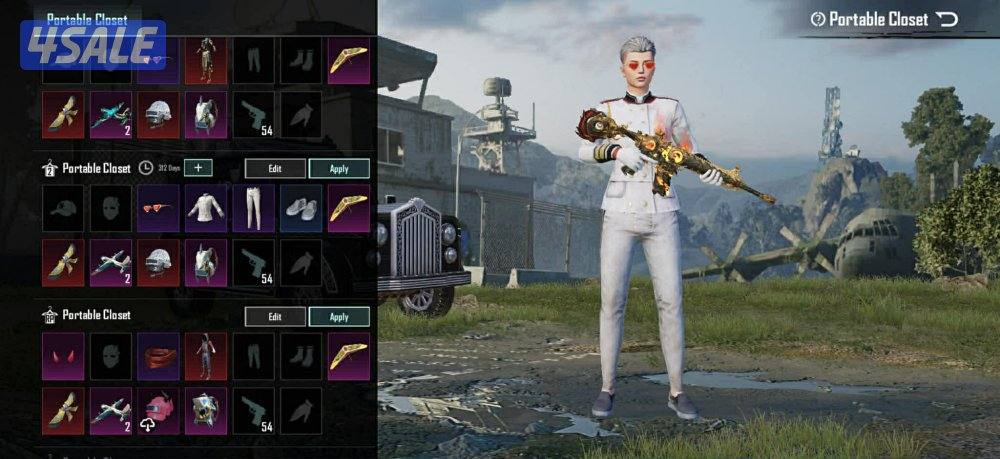This screenshot has height=459, width=1000.
Task: Select the red devil horns slot
Action: pyautogui.click(x=63, y=356)
